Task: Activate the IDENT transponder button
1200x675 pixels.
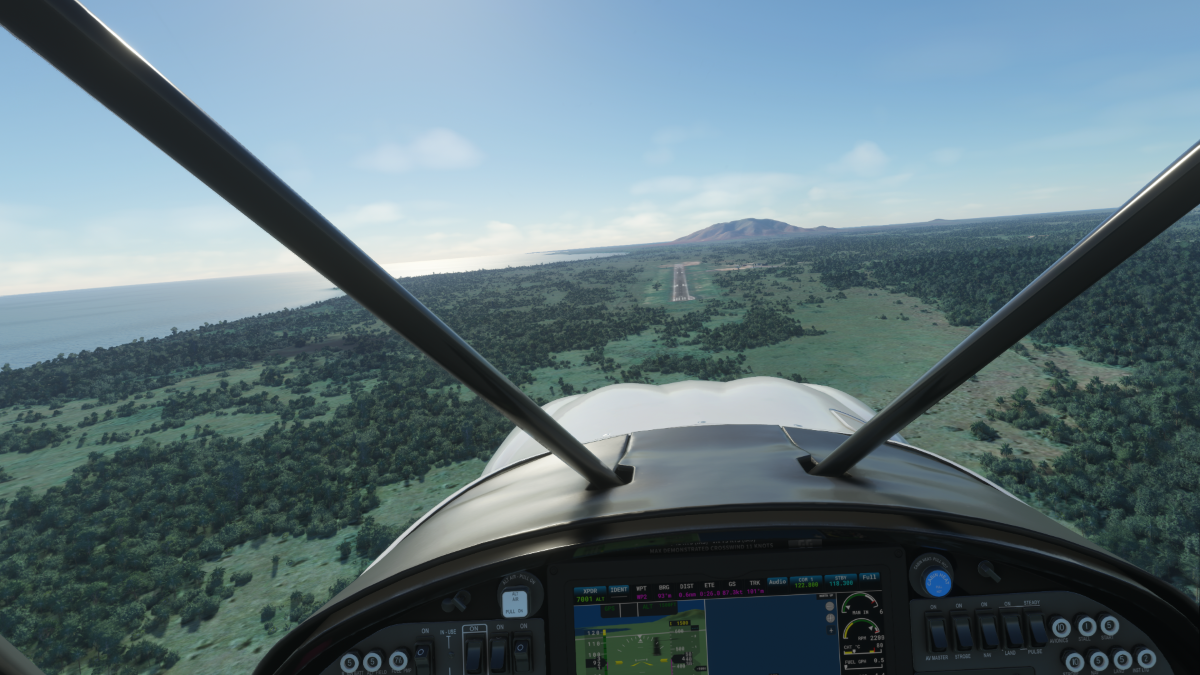Action: [x=619, y=590]
